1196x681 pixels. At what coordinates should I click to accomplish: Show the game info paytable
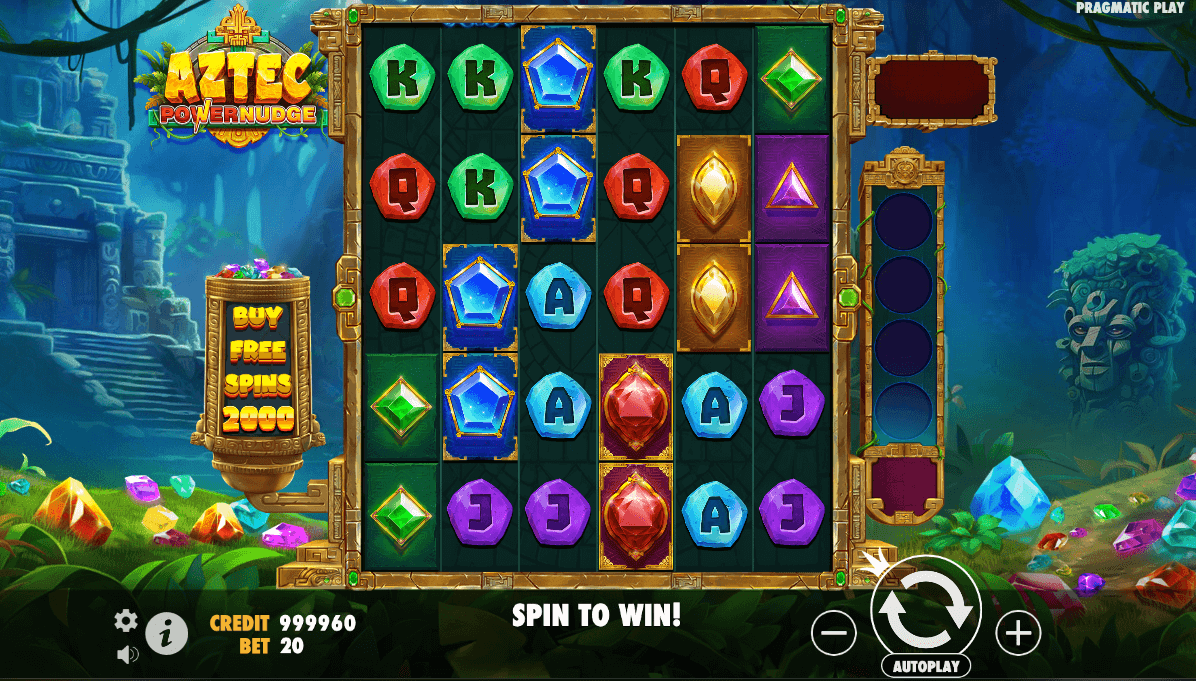tap(167, 633)
